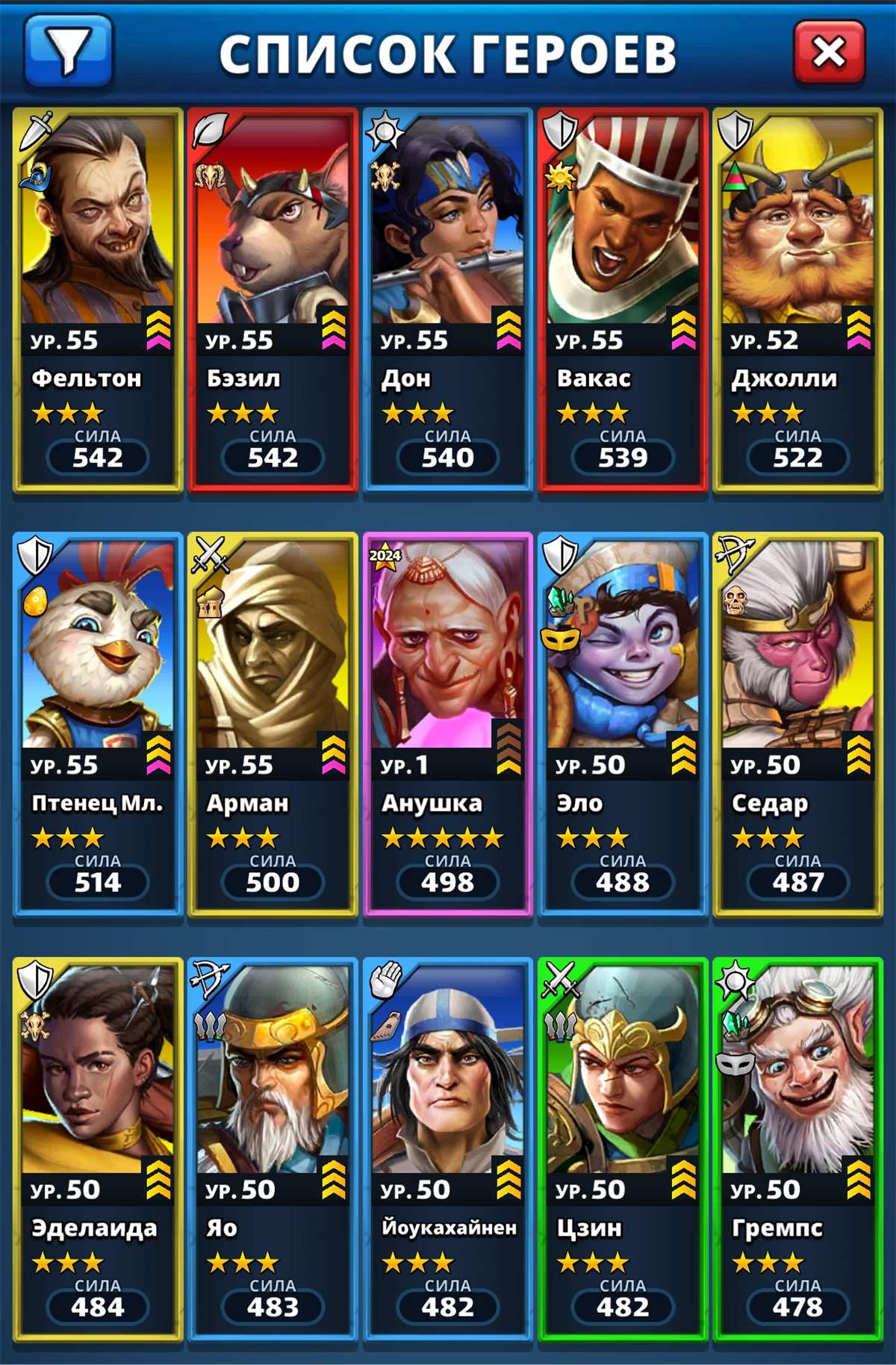The height and width of the screenshot is (1365, 896).
Task: Close the hero list screen
Action: coord(829,52)
